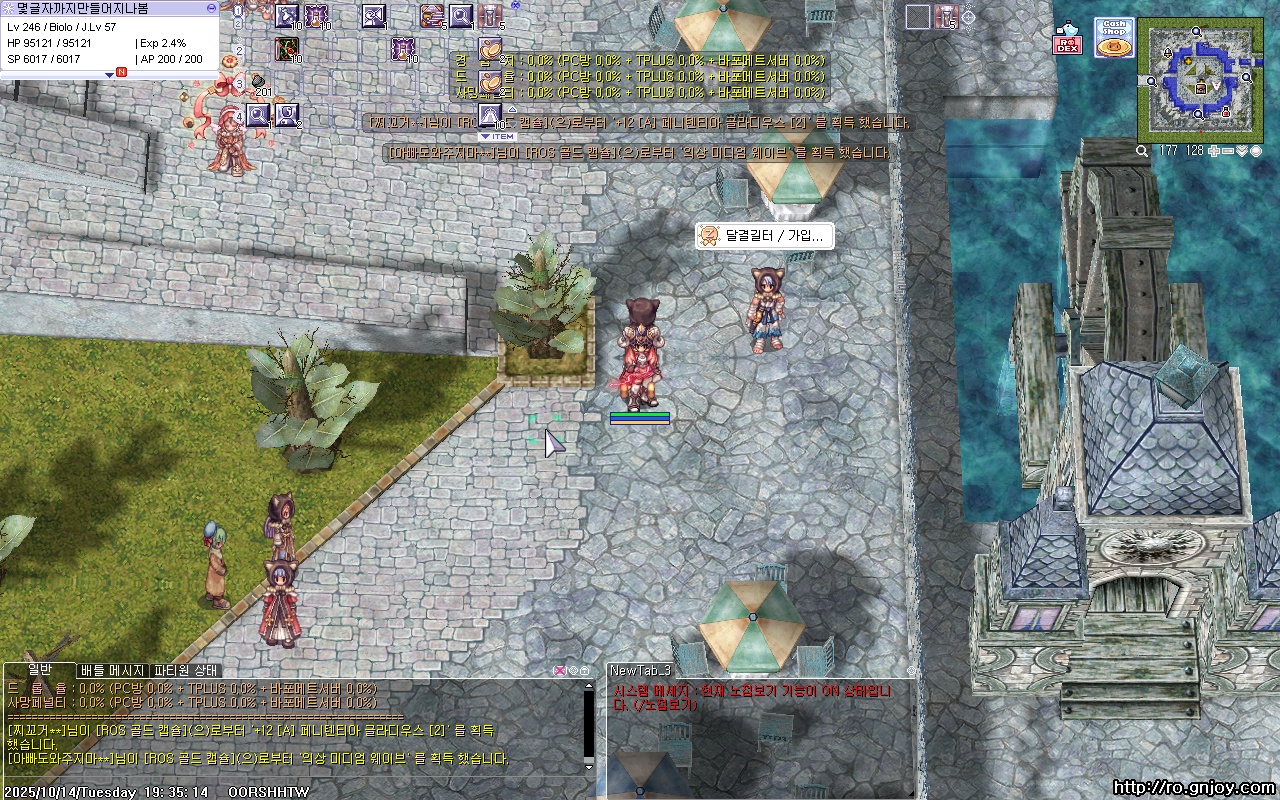
Task: Toggle the ITEM dropdown under the hotbar
Action: click(x=496, y=137)
